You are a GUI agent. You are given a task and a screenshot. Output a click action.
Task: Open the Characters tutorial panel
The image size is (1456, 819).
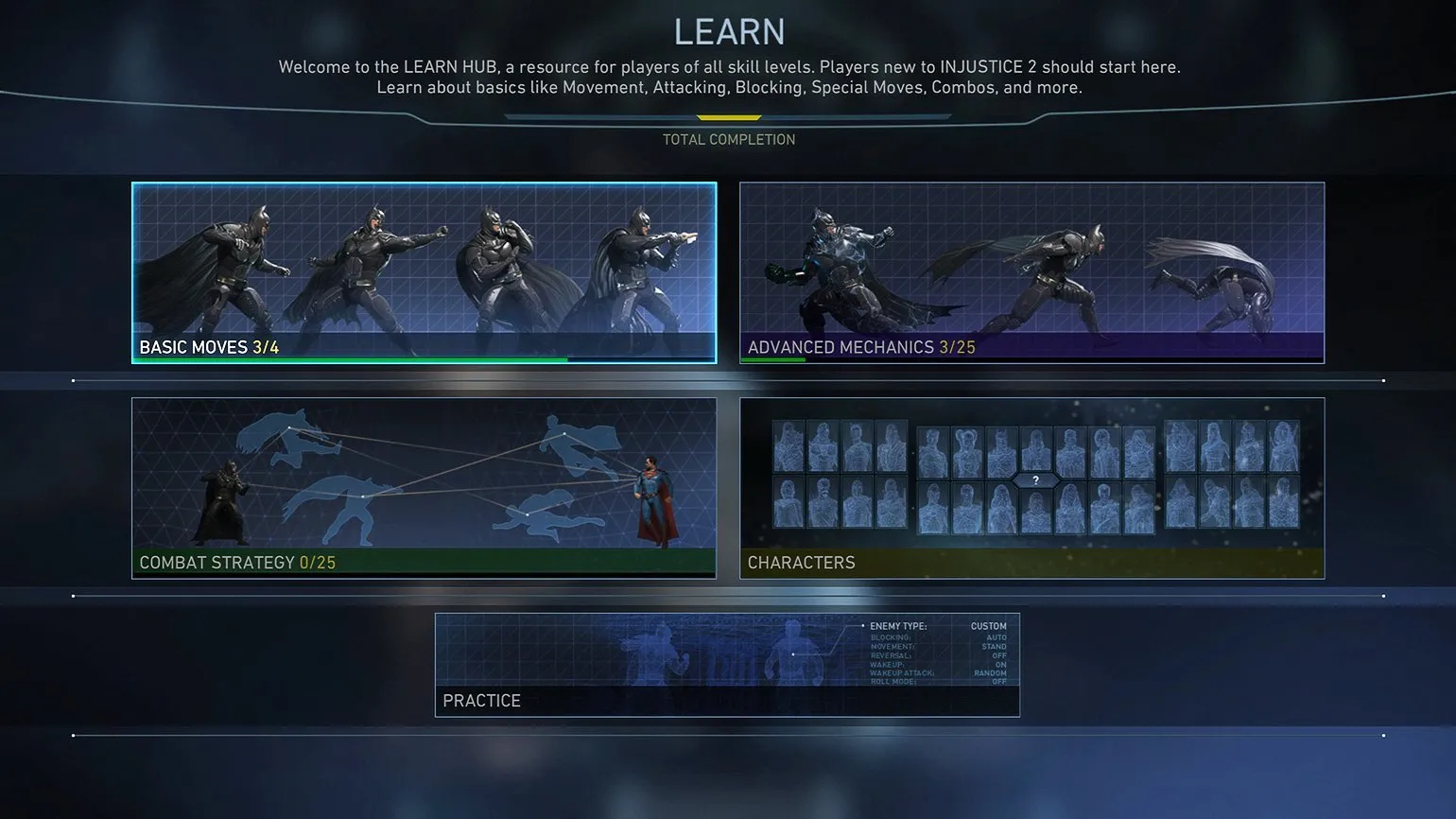(1031, 488)
